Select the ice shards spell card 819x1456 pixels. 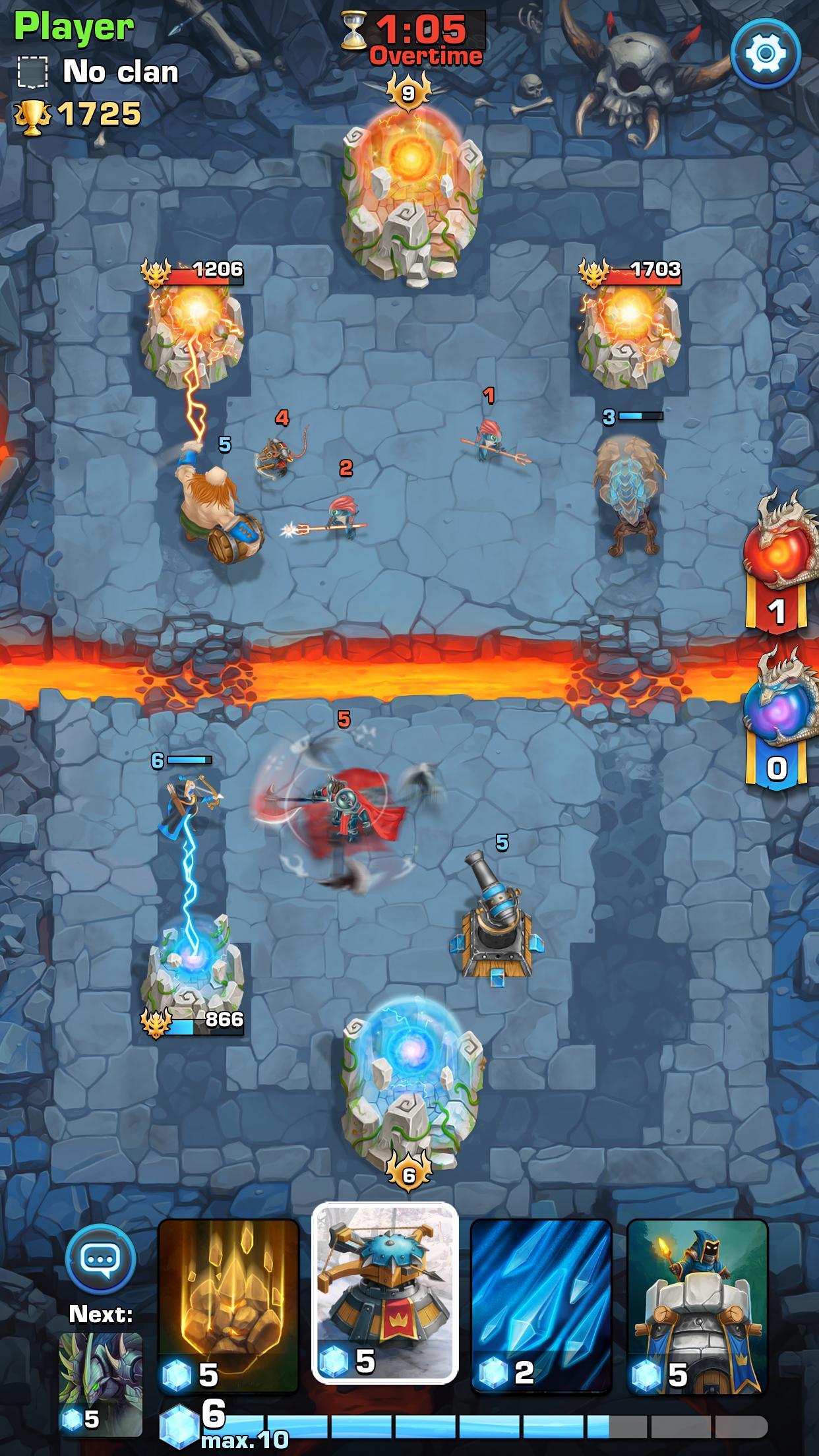(541, 1296)
